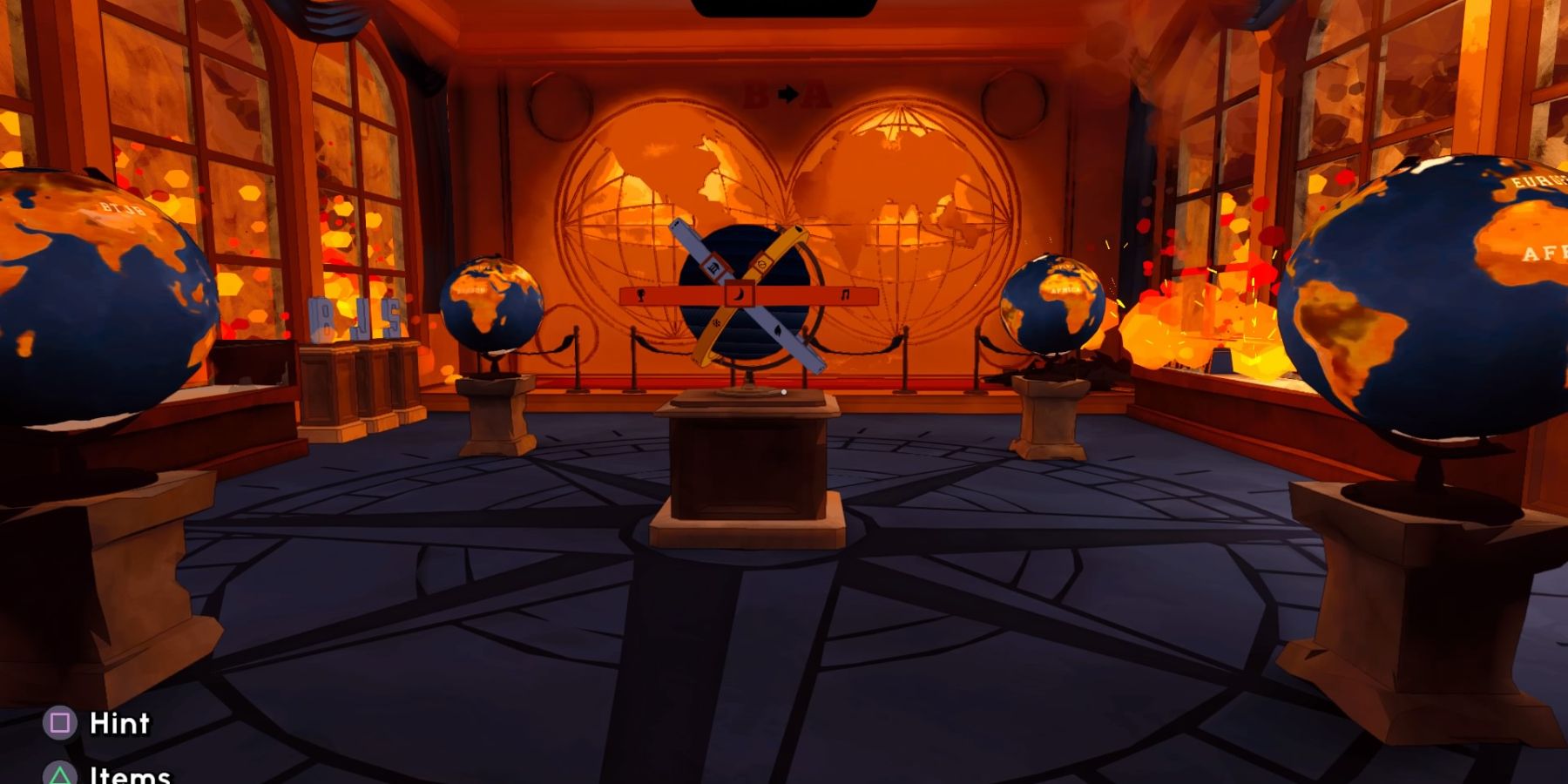
Task: Select the crescent moon symbol at the spinner's center
Action: 738,294
